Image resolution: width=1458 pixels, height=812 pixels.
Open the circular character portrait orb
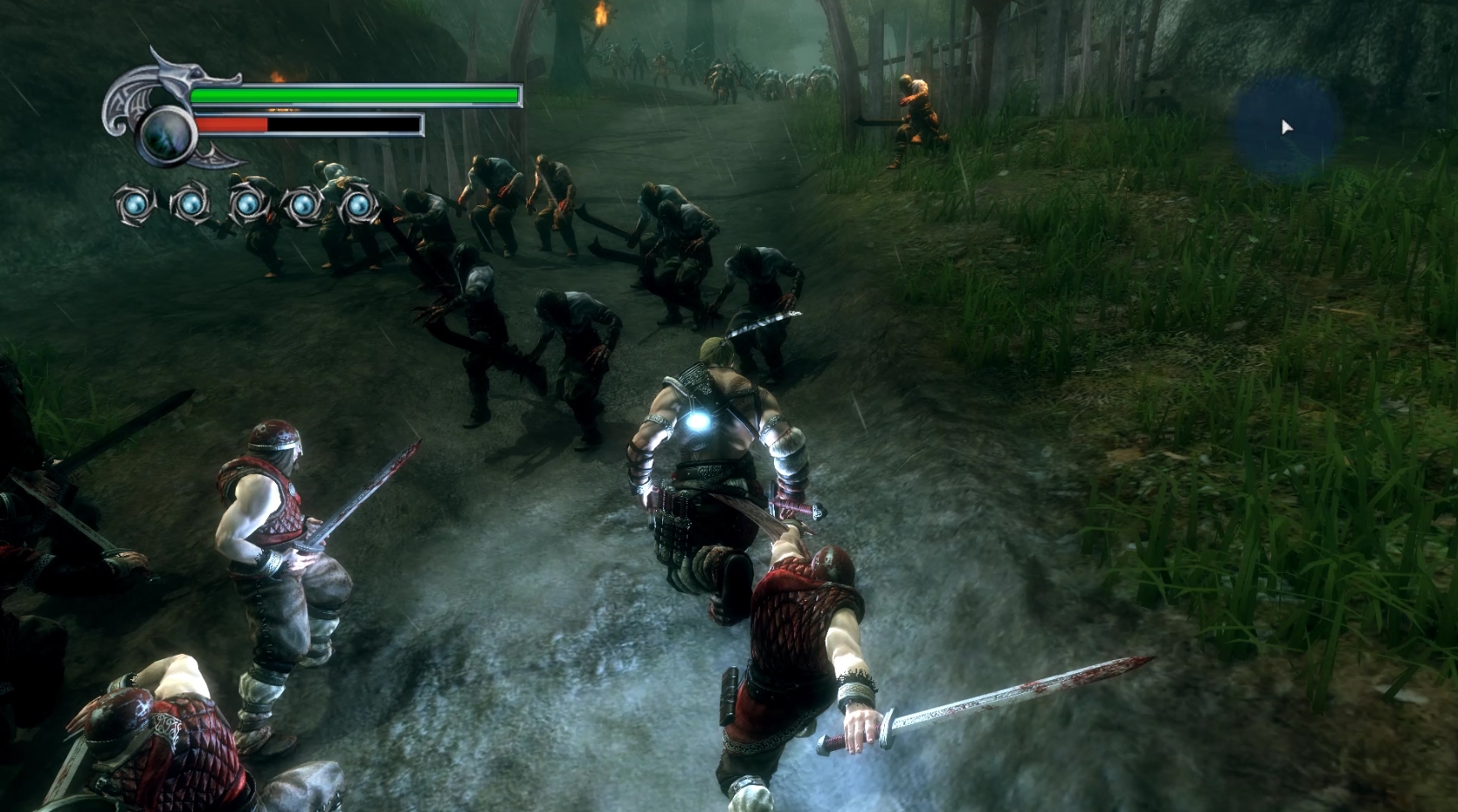[166, 135]
